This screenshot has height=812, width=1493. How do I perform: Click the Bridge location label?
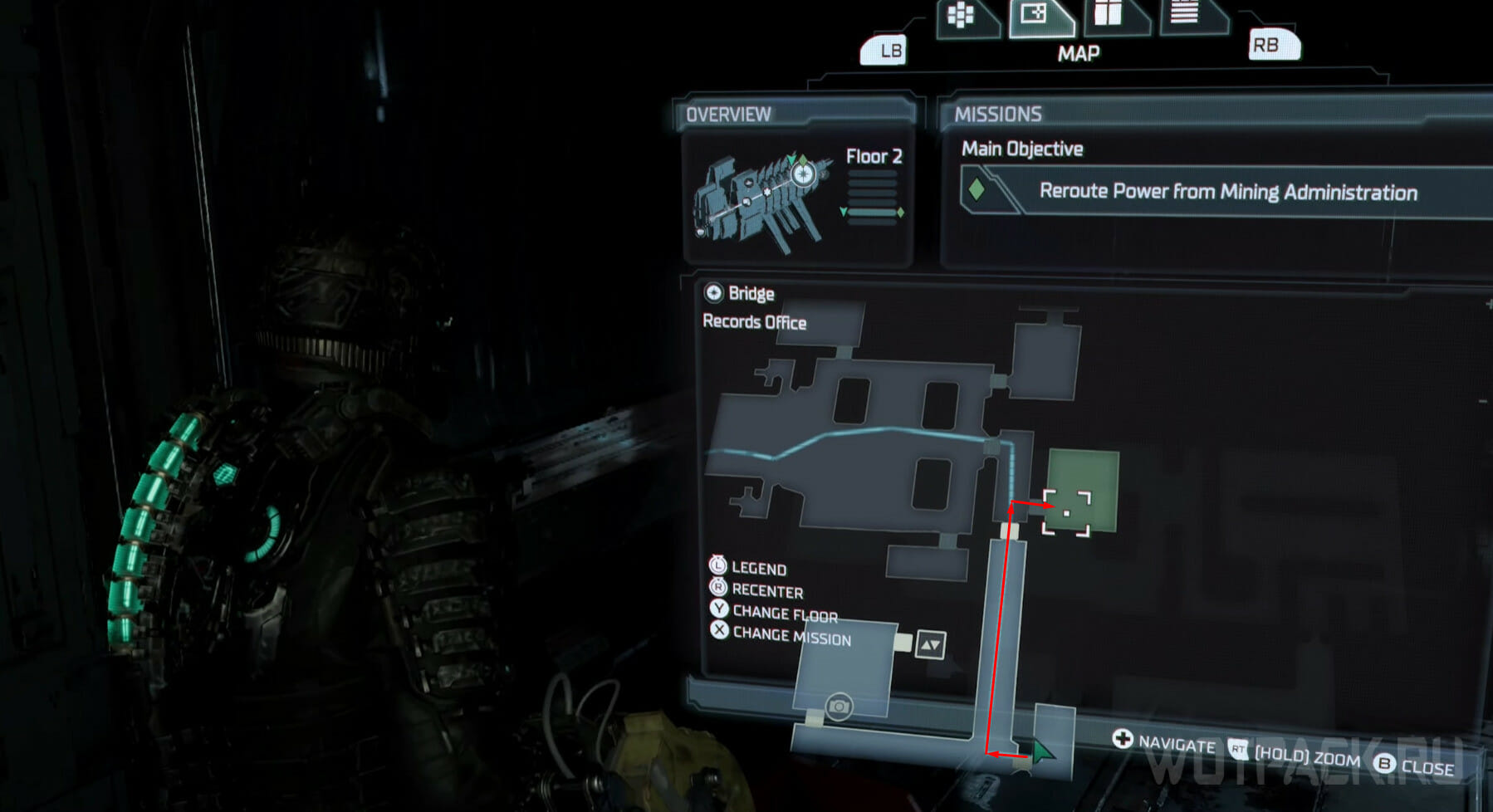750,293
